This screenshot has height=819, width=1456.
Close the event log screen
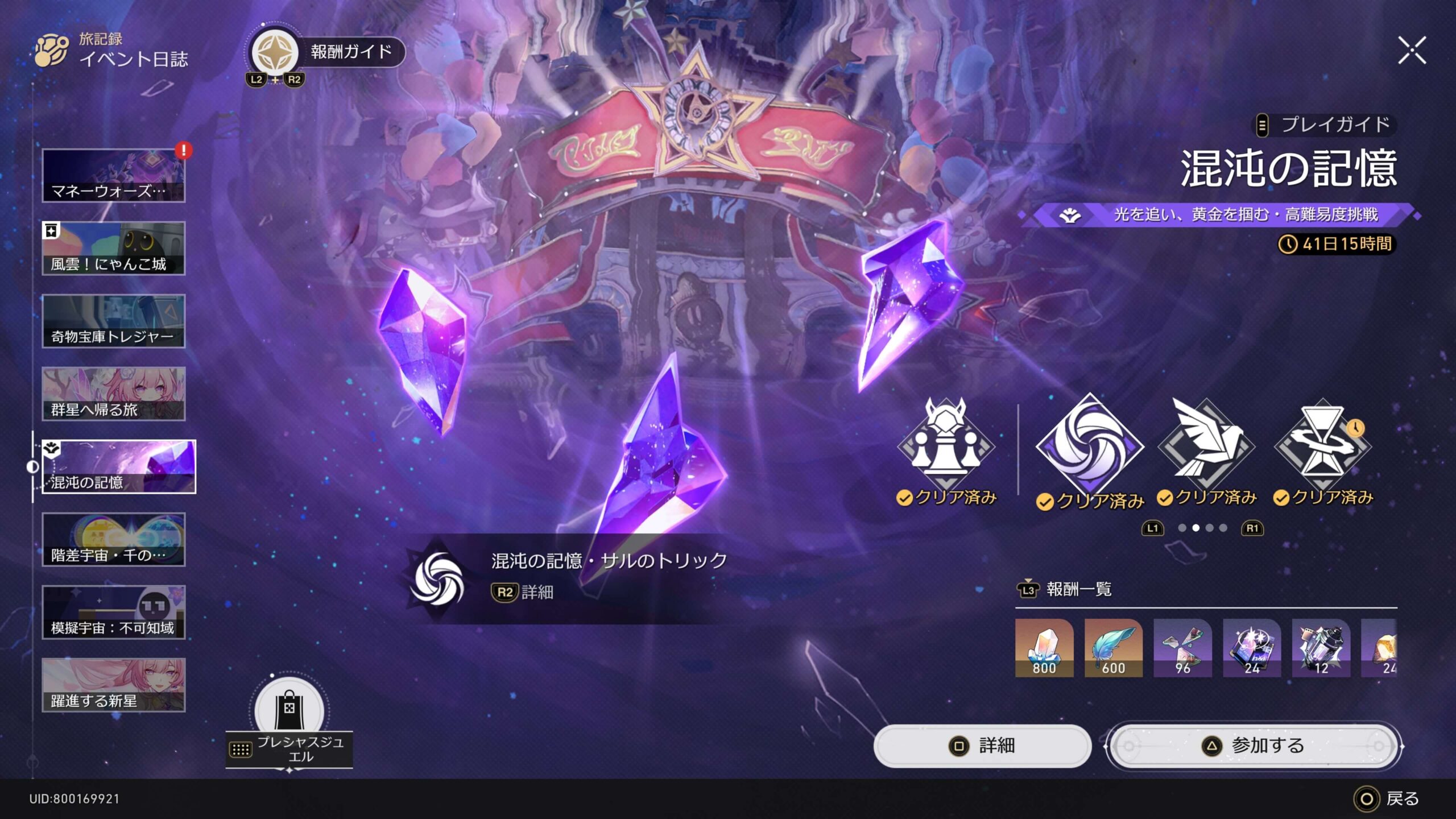(x=1412, y=51)
